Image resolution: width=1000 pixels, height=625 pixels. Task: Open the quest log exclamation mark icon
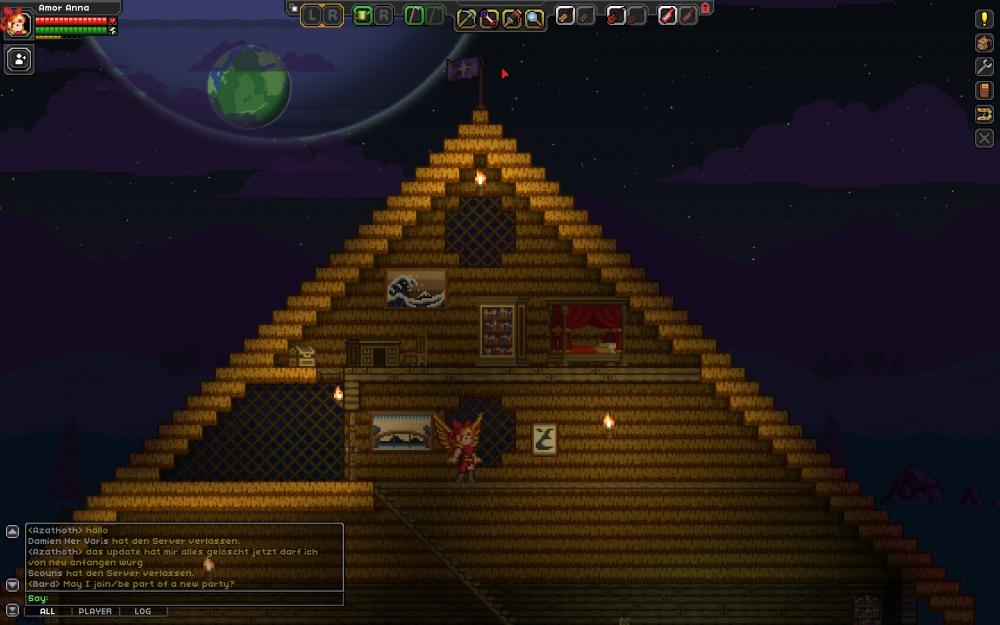984,19
